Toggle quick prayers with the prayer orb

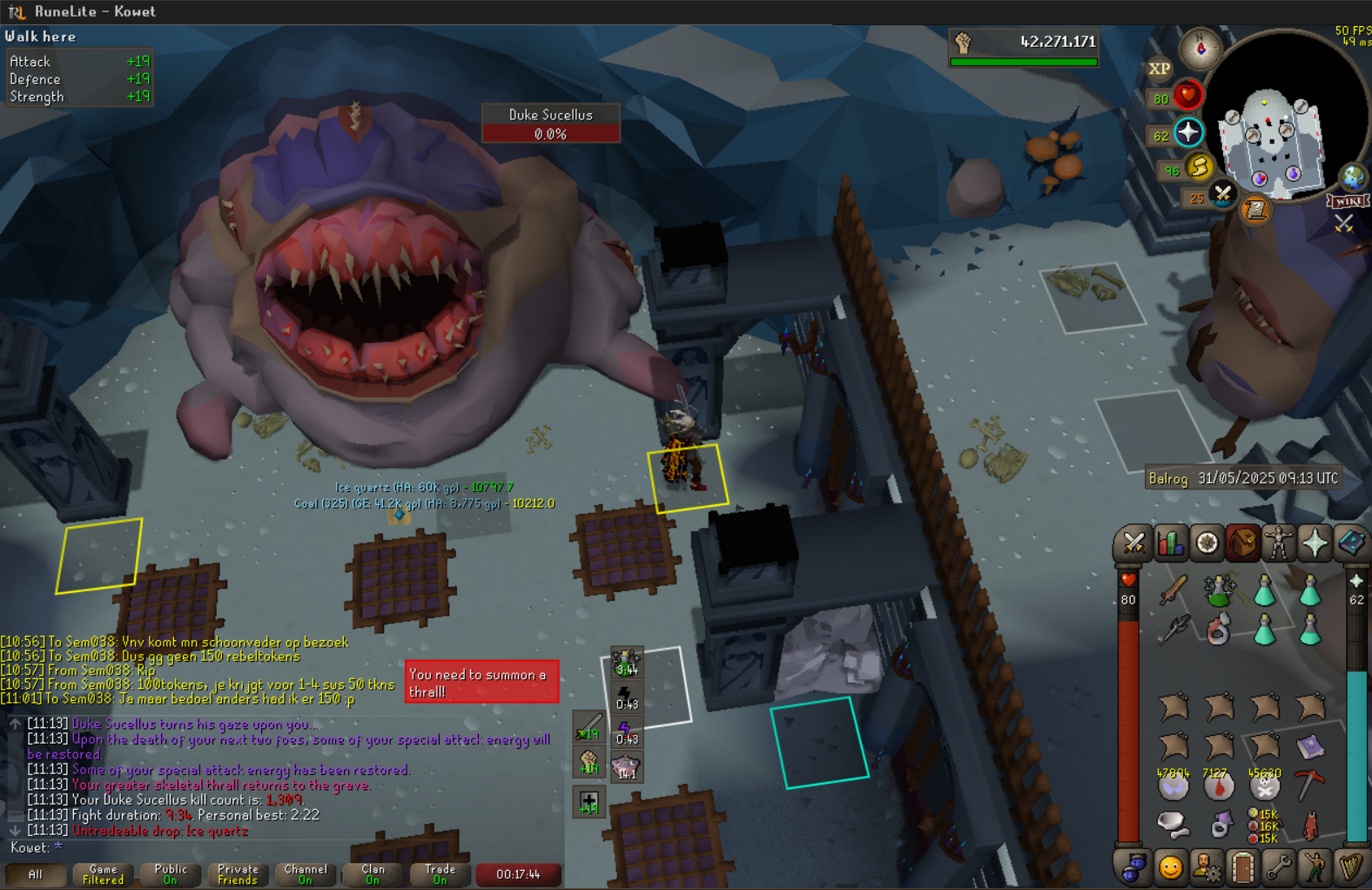tap(1188, 132)
